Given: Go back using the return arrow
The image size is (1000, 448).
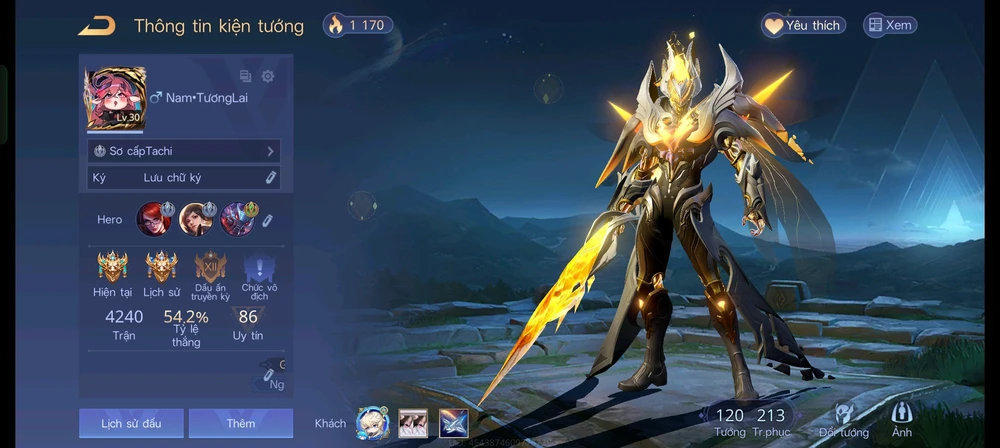Looking at the screenshot, I should (97, 25).
